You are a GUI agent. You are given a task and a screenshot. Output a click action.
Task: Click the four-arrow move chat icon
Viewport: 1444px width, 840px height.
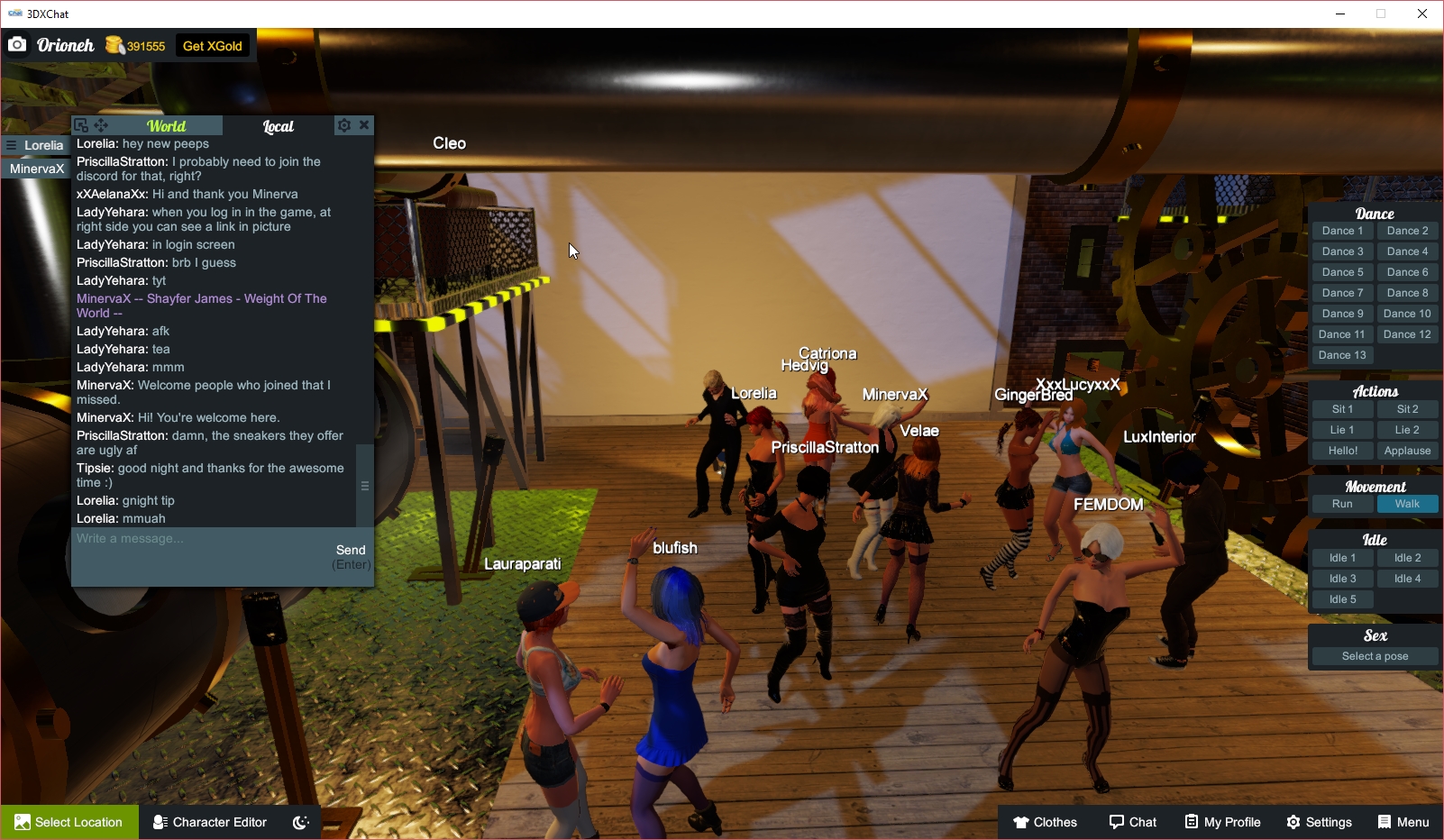99,125
